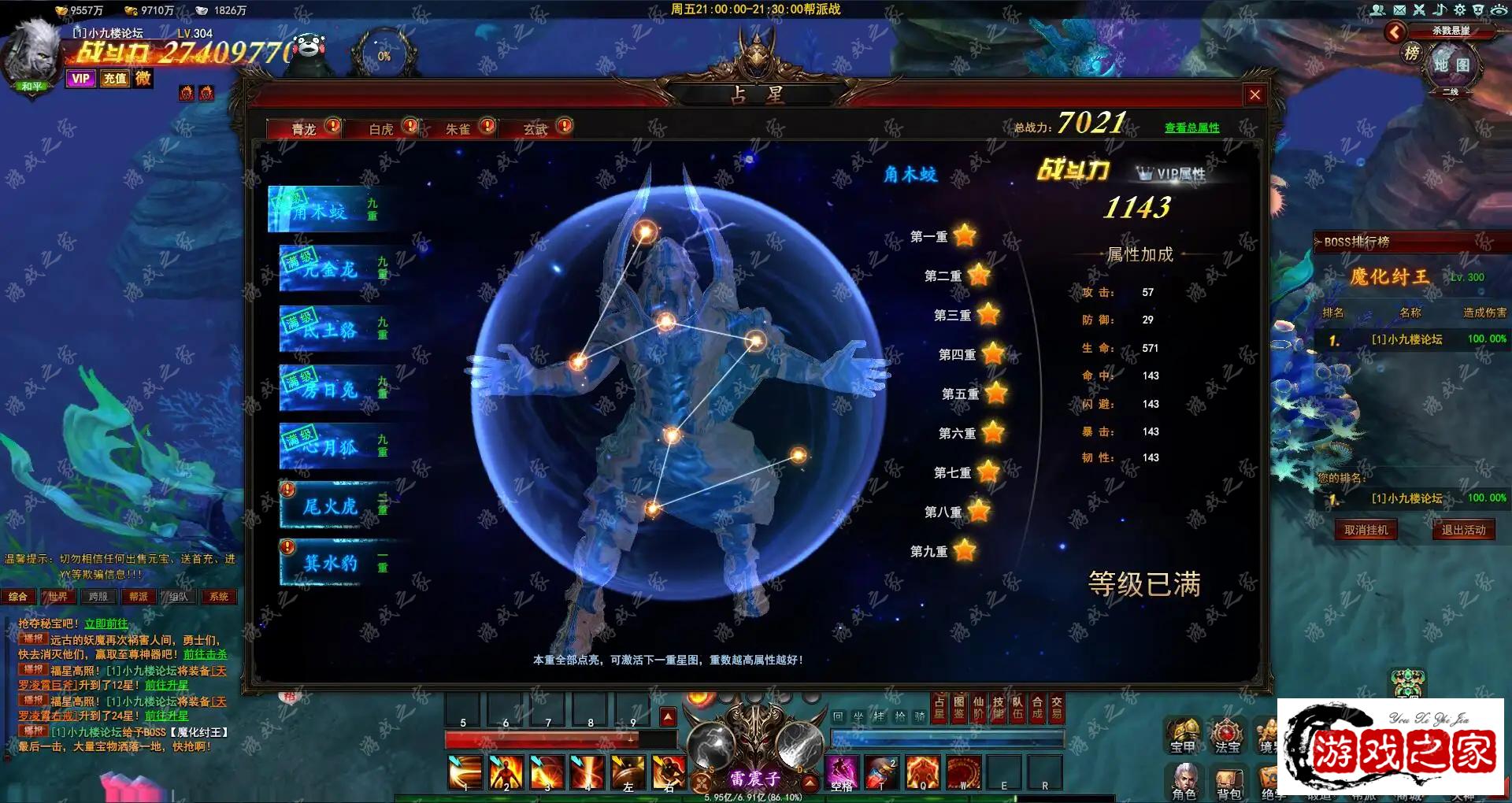1512x803 pixels.
Task: Close the 占星 astrology window
Action: (x=1254, y=95)
